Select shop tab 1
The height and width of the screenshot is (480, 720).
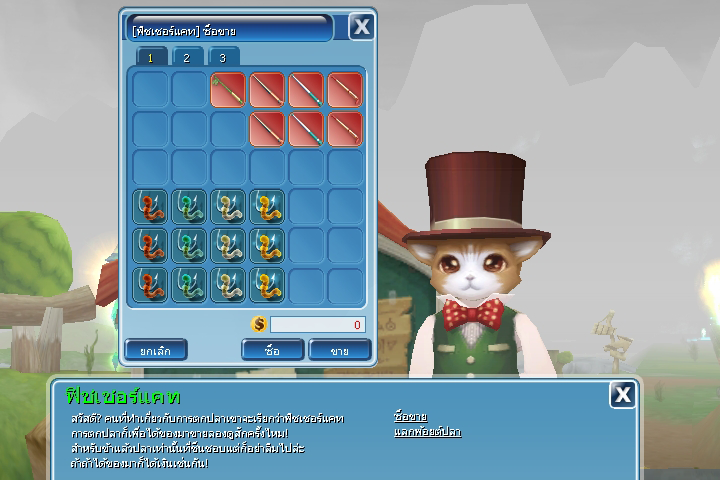tap(151, 58)
